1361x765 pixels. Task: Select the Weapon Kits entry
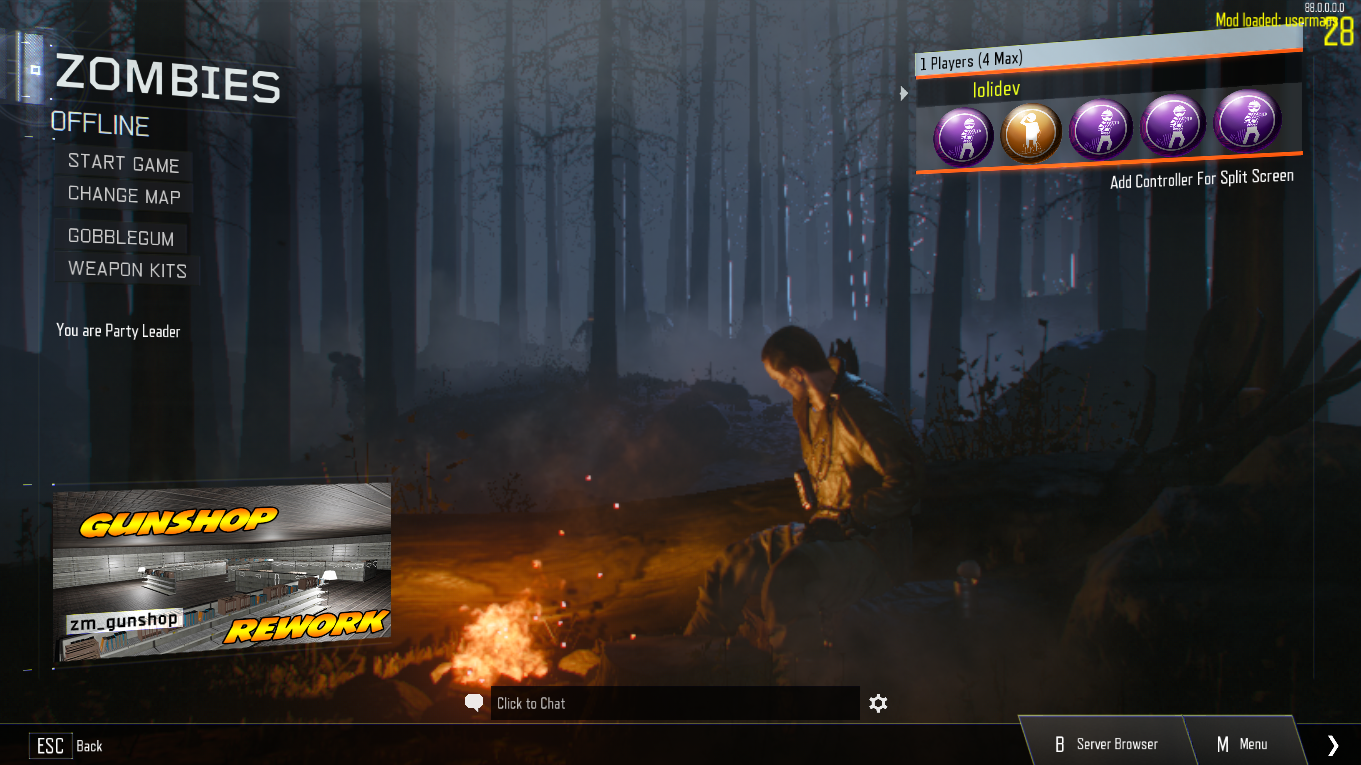[127, 270]
